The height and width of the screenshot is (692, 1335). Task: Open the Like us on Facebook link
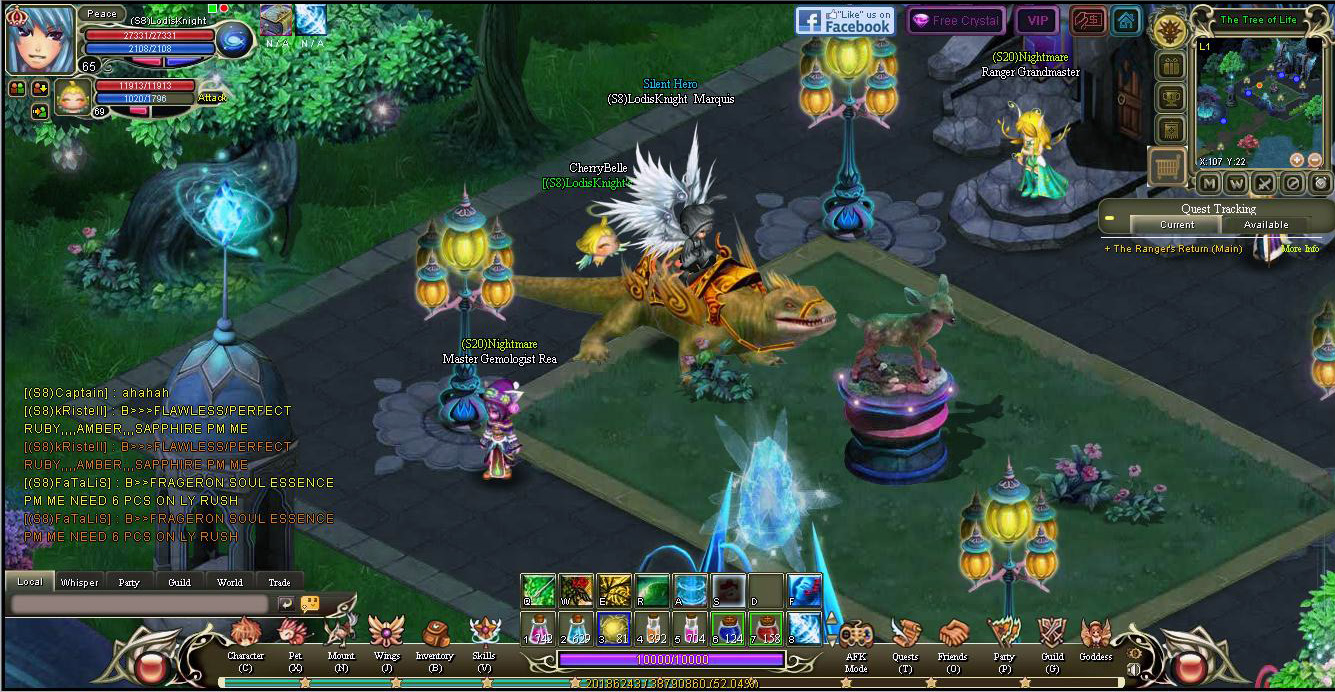845,21
